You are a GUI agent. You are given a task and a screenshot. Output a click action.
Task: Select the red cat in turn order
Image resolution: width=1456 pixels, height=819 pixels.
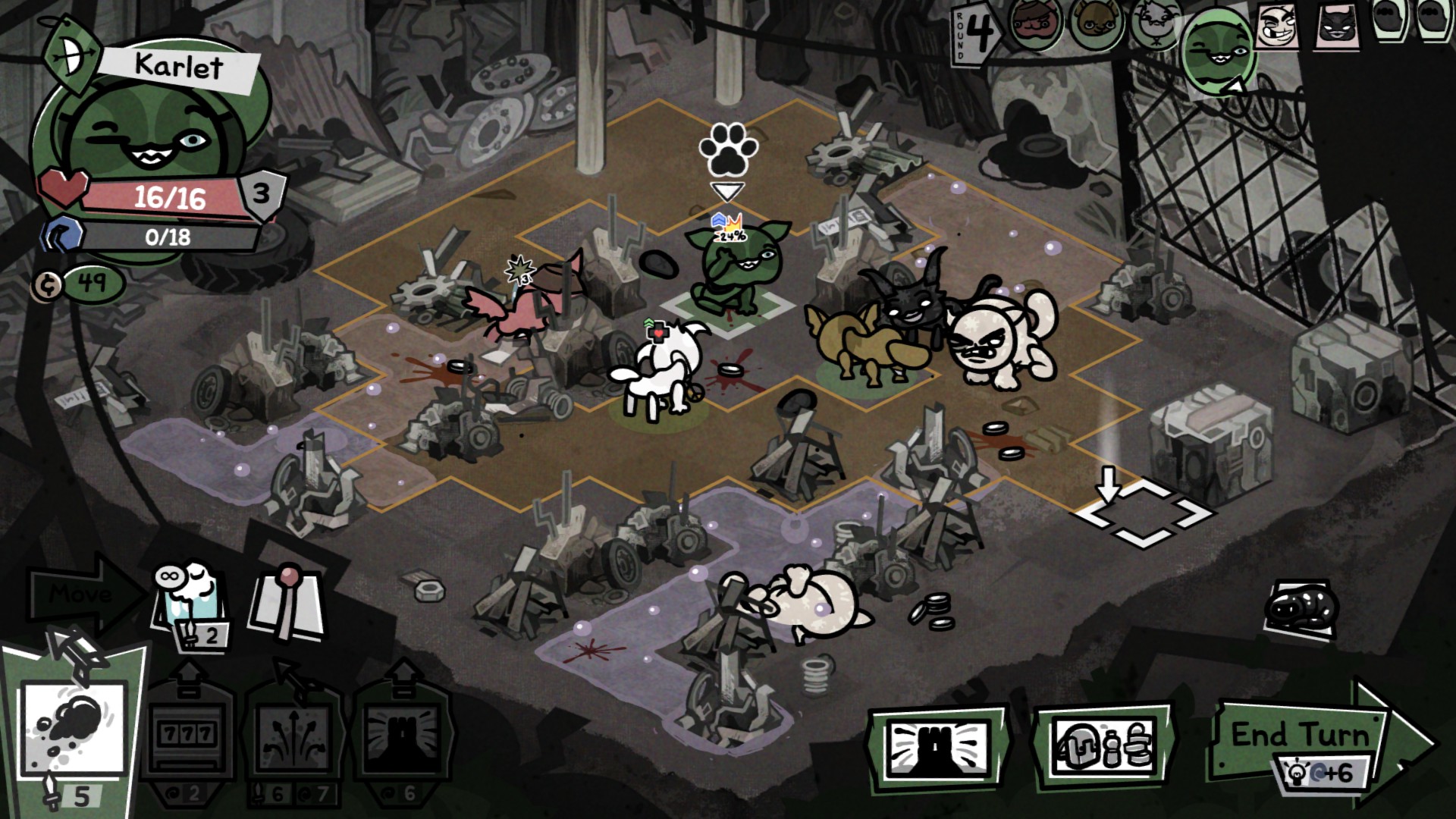coord(1035,24)
